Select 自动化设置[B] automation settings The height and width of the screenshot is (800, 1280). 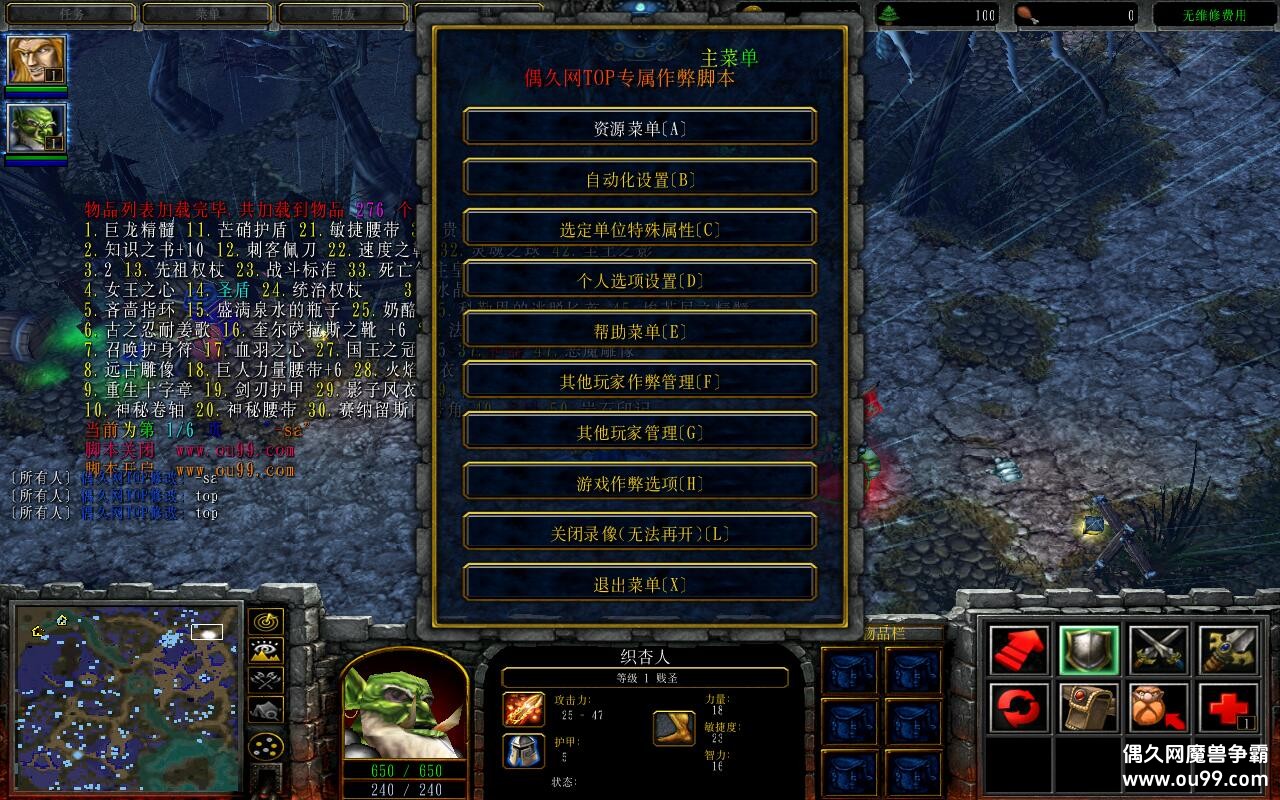coord(640,179)
